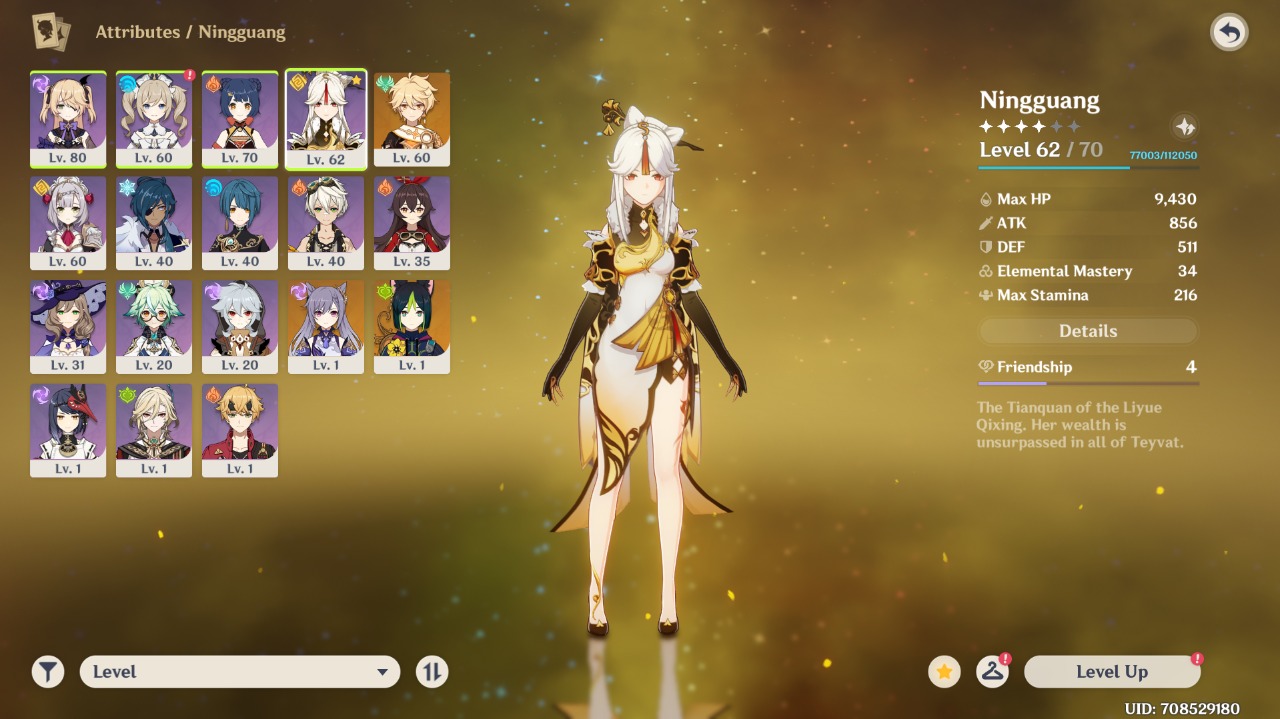Pick Keqing's Lv. 1 portrait
This screenshot has width=1280, height=719.
point(326,326)
